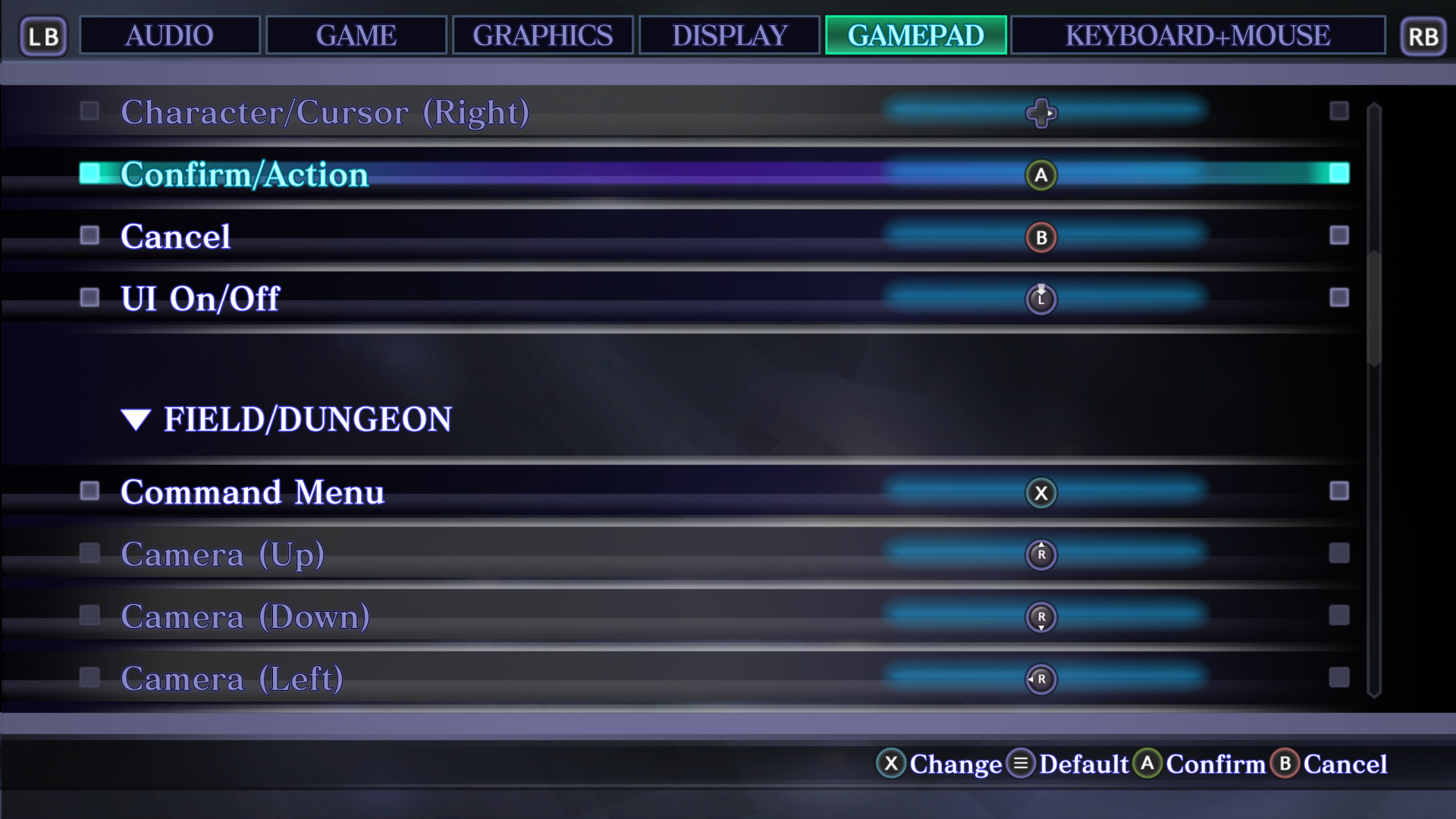Click the right-stick-left icon beside Camera (Left)
Viewport: 1456px width, 819px height.
(1041, 679)
